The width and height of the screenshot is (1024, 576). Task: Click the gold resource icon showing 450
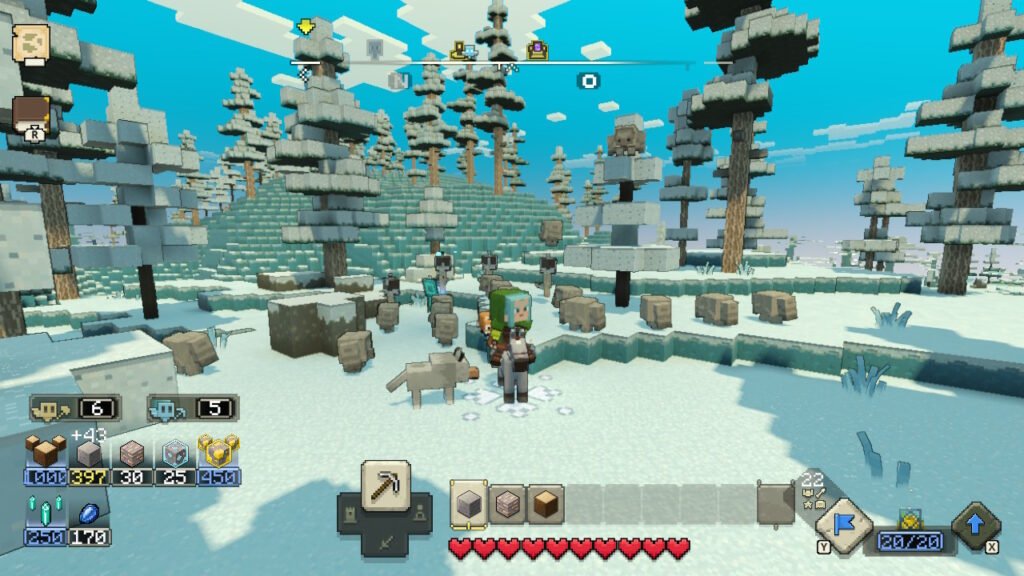point(218,452)
